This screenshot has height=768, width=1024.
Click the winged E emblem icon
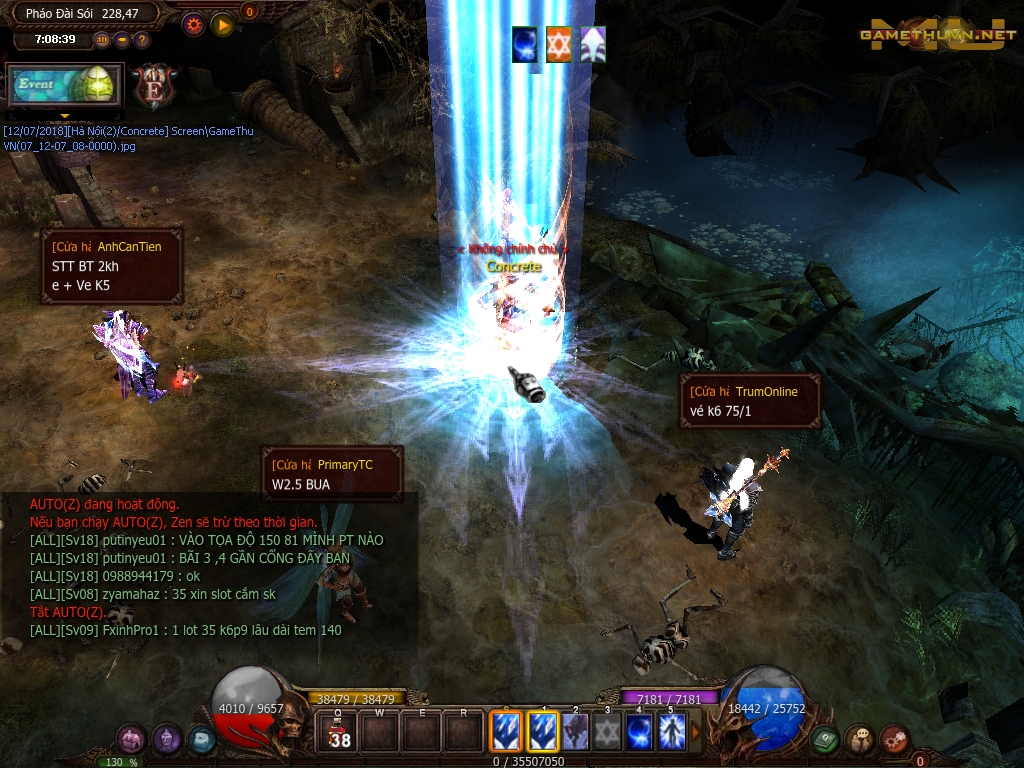155,85
